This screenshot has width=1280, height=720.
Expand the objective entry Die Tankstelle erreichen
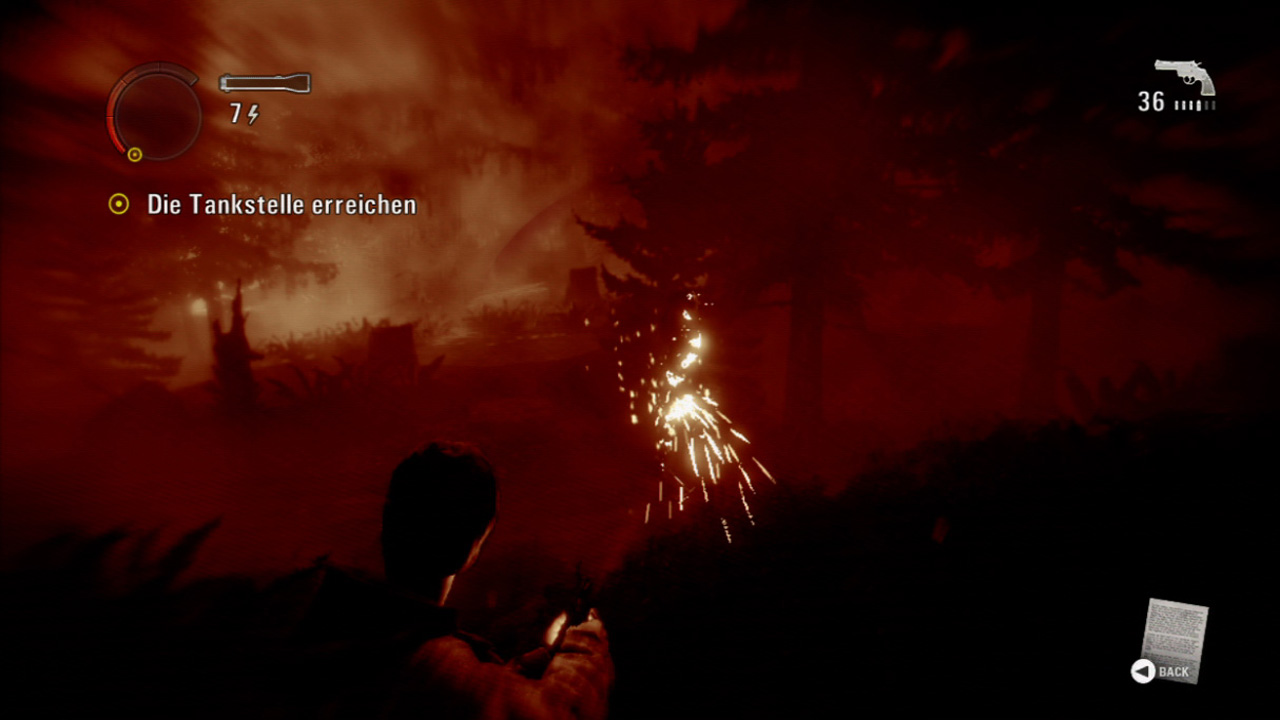(x=280, y=204)
